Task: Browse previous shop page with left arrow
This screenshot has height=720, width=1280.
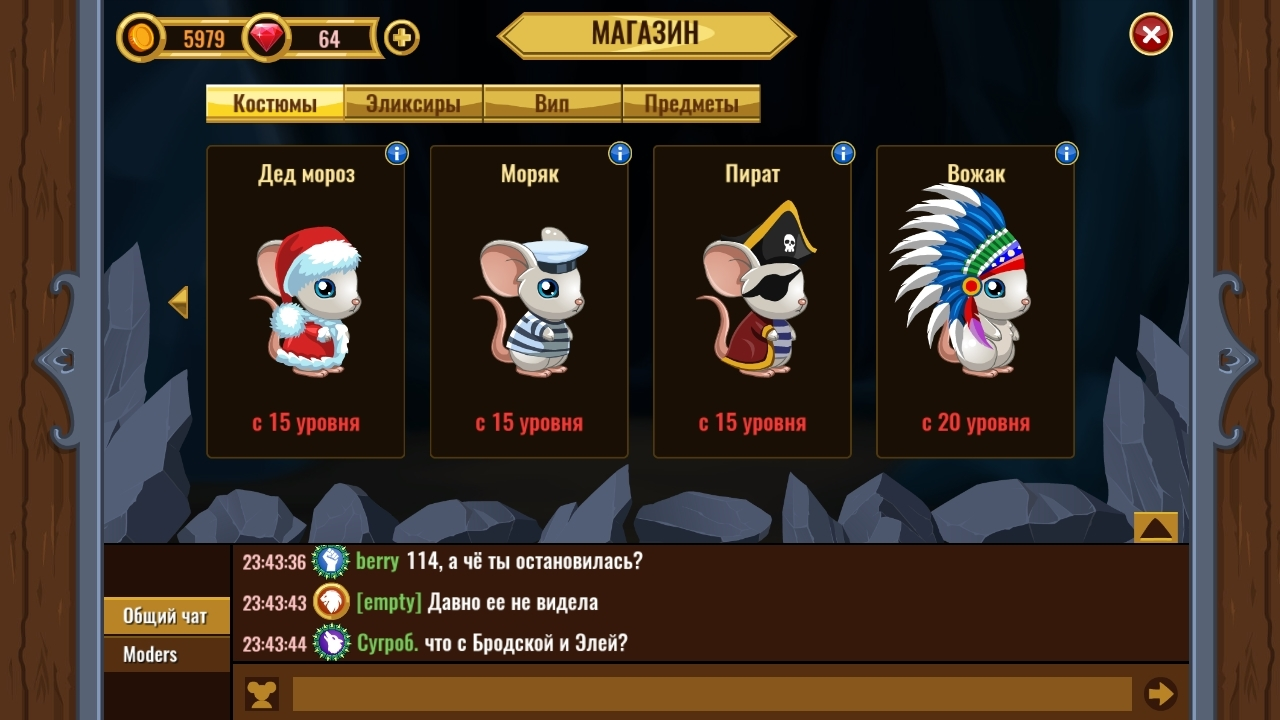Action: click(180, 302)
